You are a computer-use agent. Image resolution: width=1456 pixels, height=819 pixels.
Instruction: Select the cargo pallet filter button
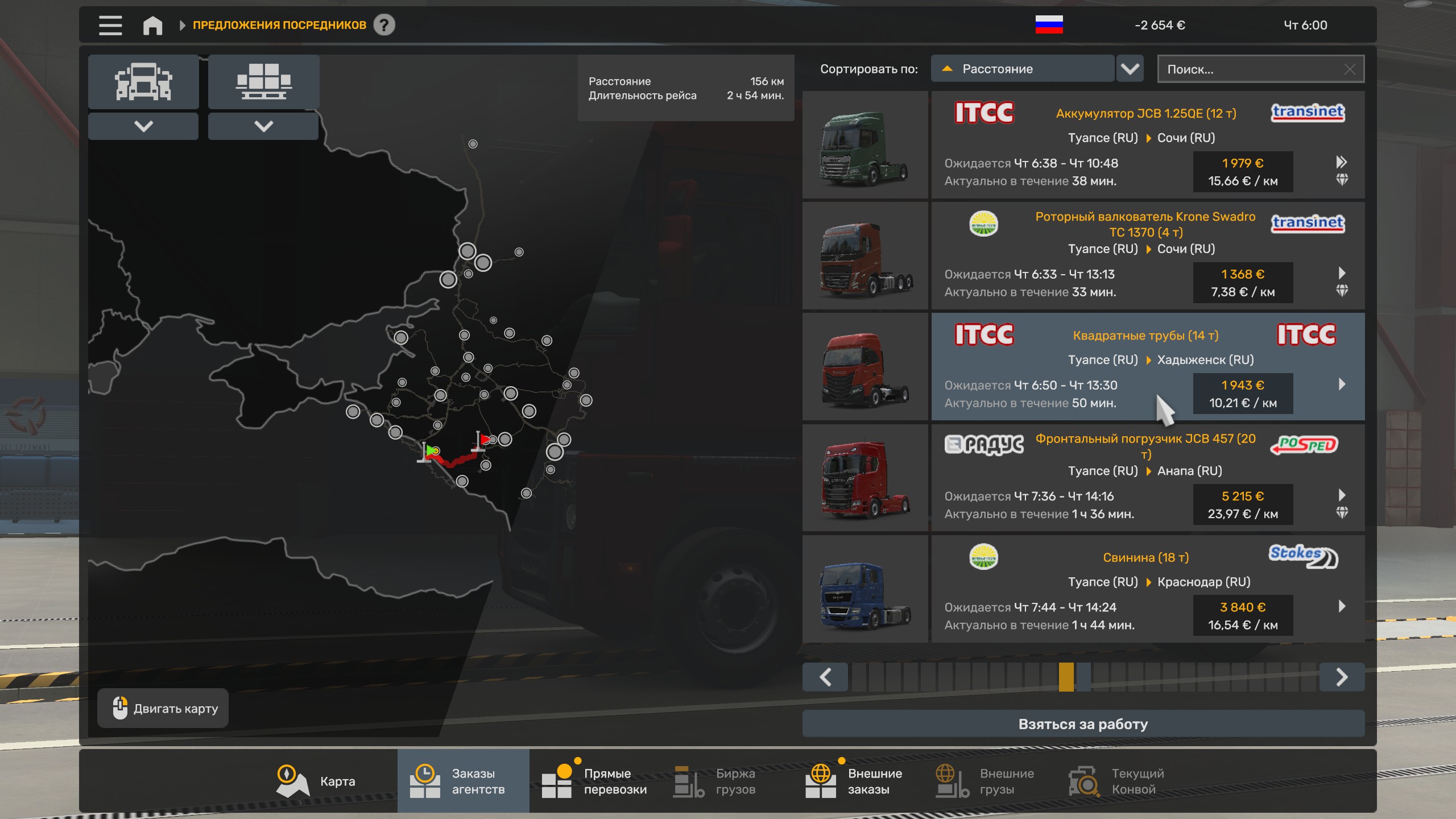click(x=263, y=82)
